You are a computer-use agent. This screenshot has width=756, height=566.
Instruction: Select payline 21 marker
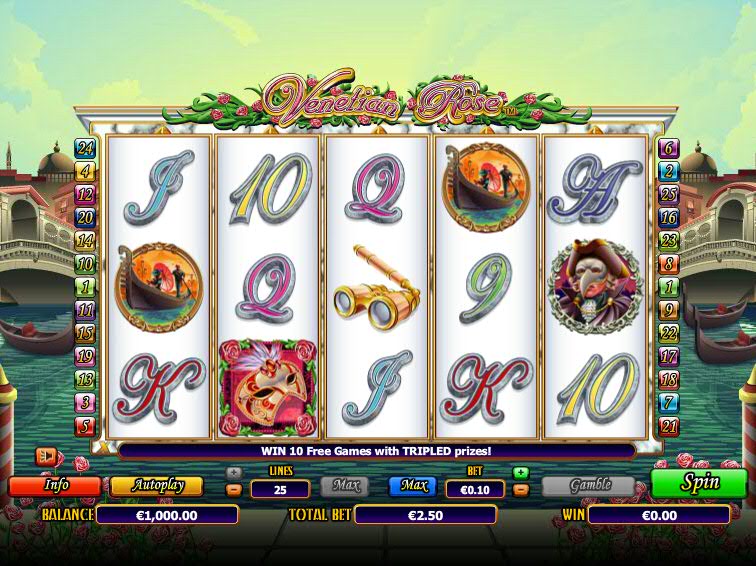point(669,426)
